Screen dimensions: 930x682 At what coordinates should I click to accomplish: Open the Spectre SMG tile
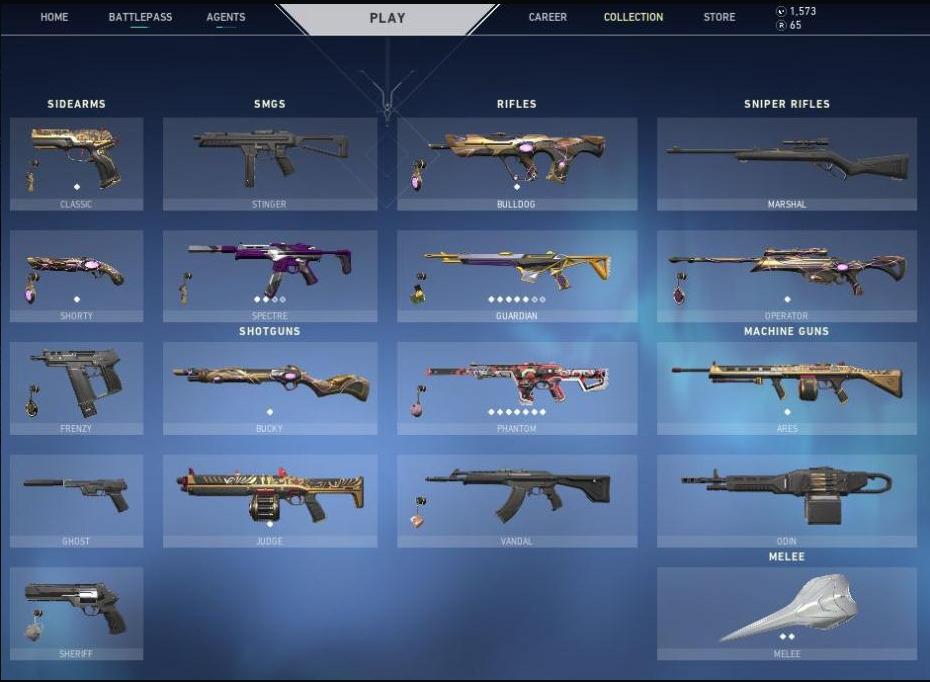(x=270, y=276)
